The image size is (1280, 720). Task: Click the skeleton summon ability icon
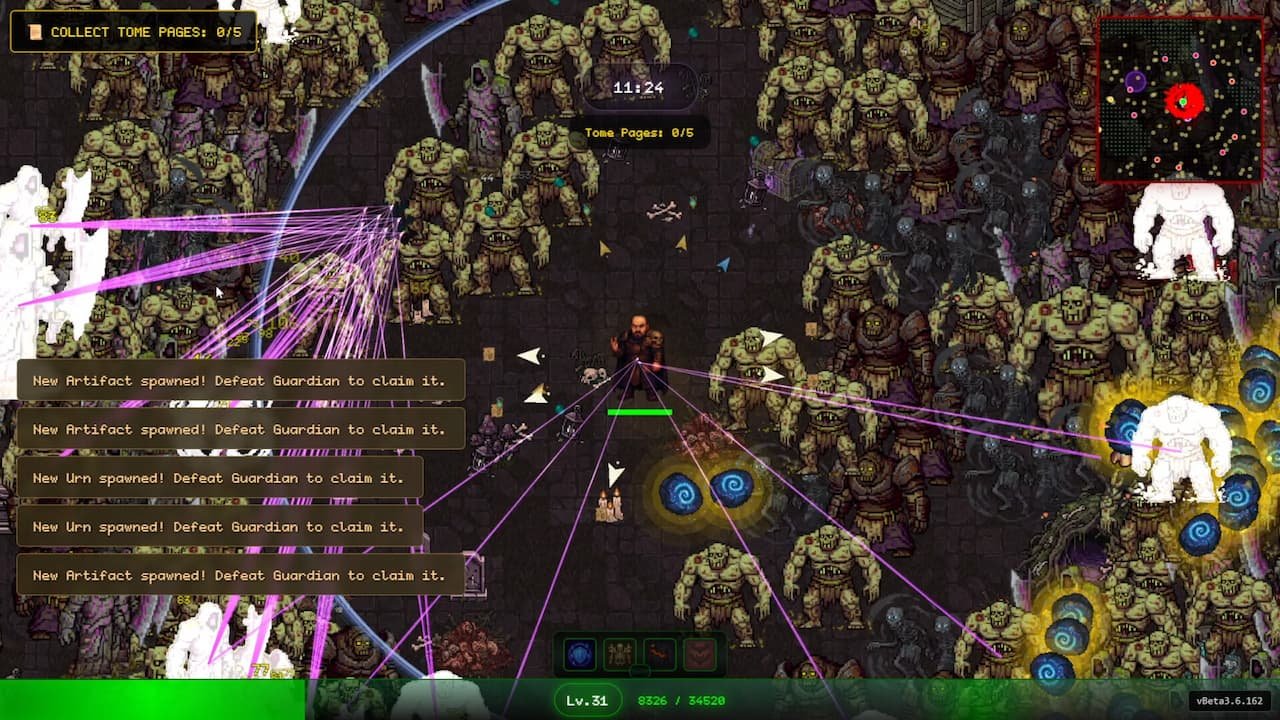click(618, 653)
